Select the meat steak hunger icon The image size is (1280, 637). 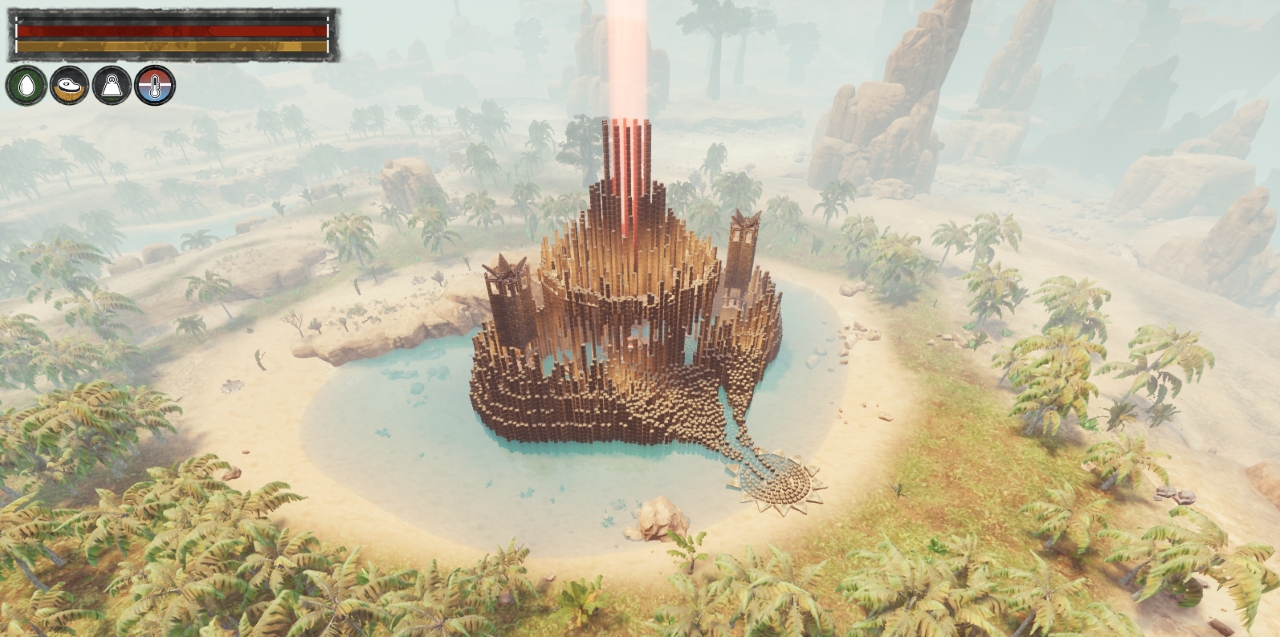click(69, 85)
